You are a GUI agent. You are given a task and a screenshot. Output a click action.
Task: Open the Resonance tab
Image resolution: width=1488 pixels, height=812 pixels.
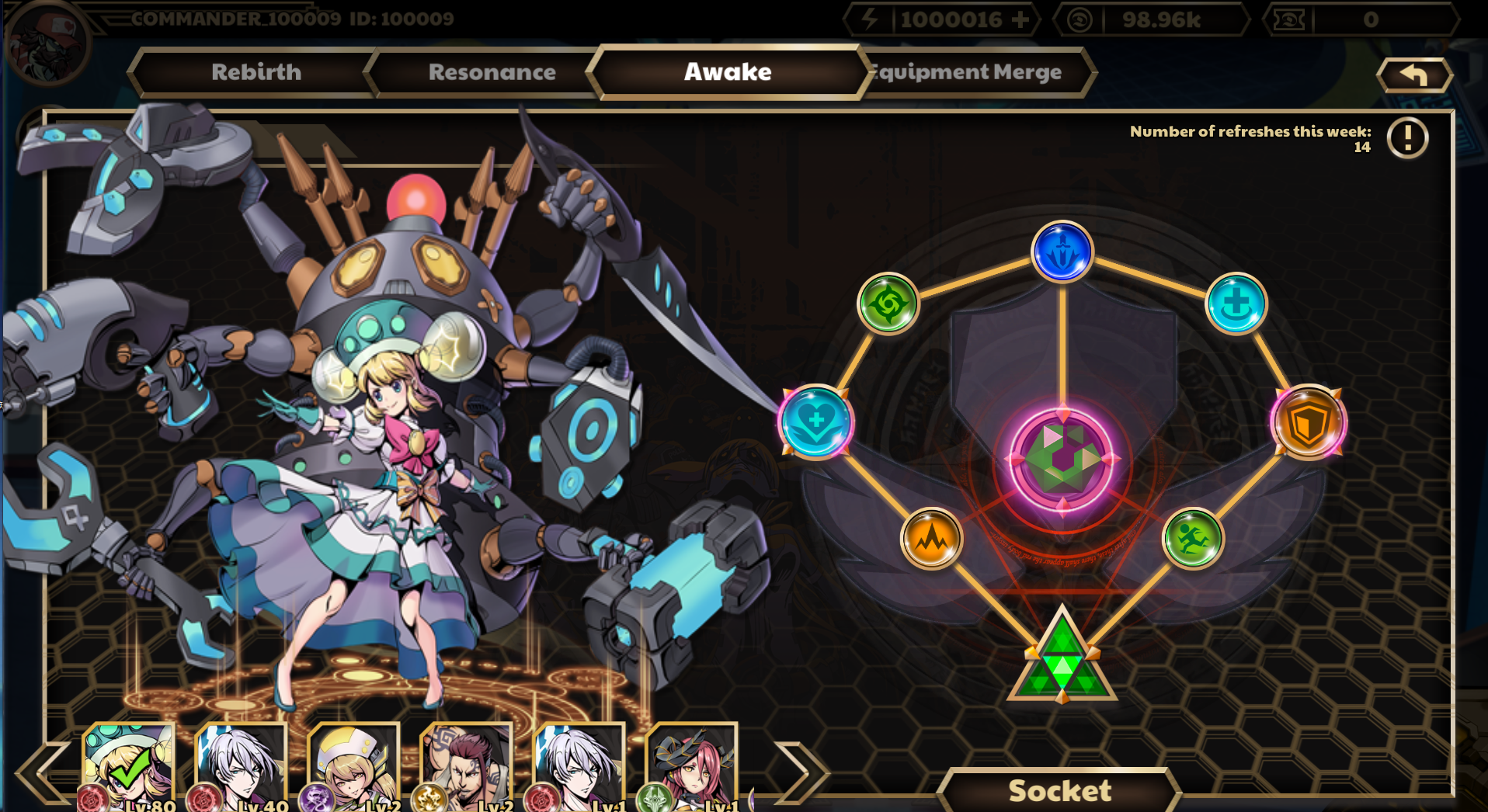coord(491,72)
